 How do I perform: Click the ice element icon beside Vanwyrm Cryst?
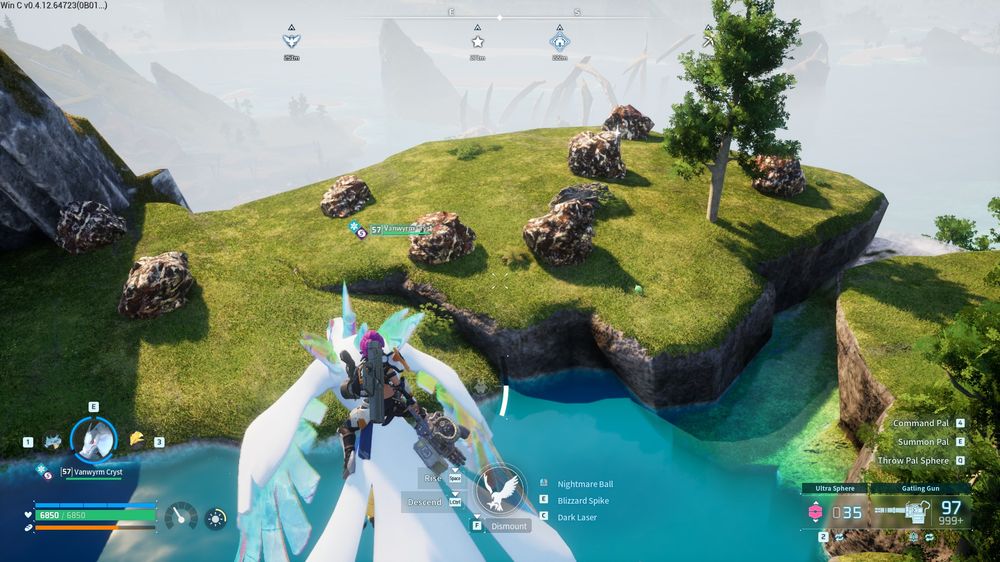(x=43, y=469)
